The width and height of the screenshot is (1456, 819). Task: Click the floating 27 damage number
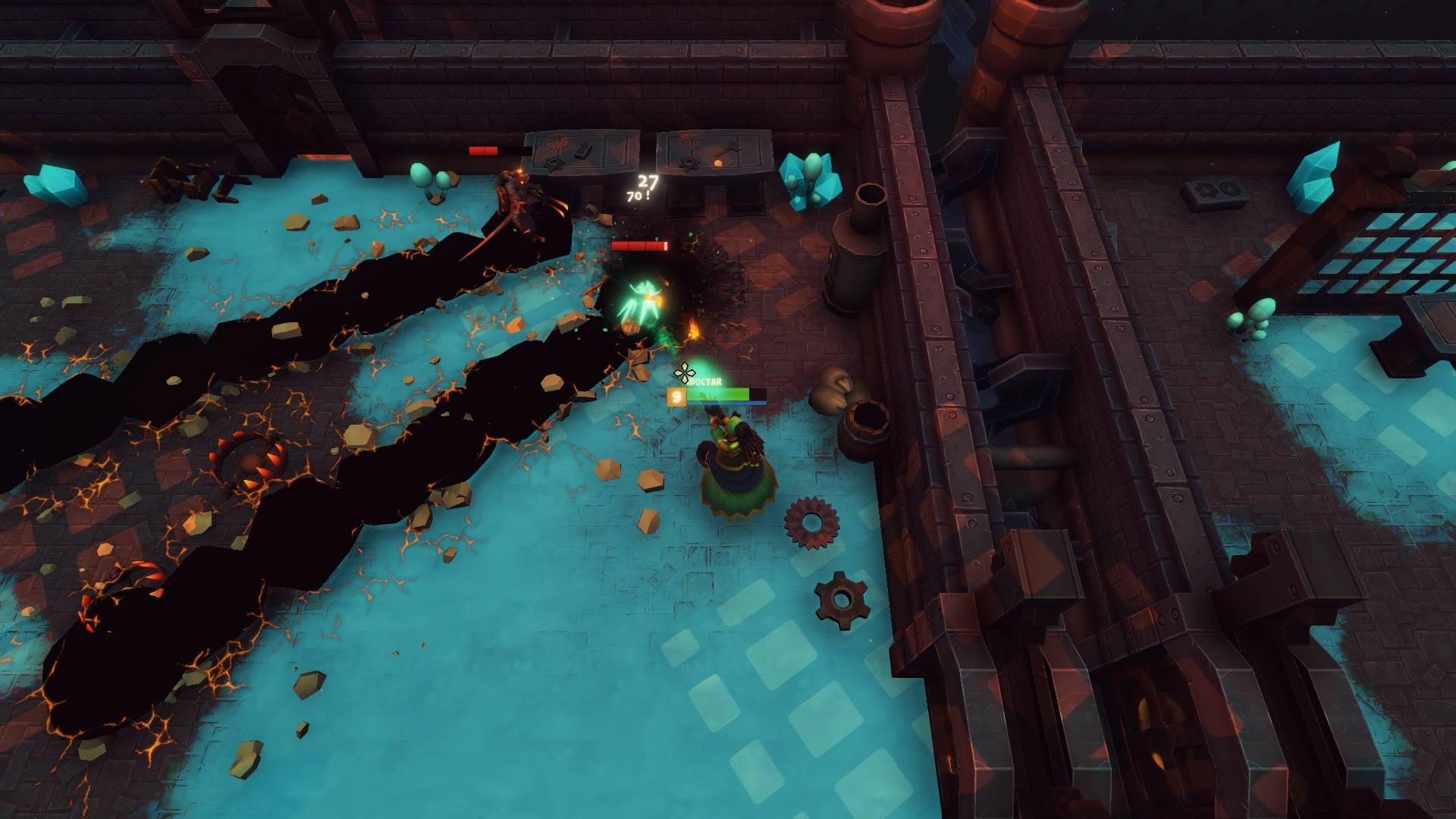pos(646,182)
